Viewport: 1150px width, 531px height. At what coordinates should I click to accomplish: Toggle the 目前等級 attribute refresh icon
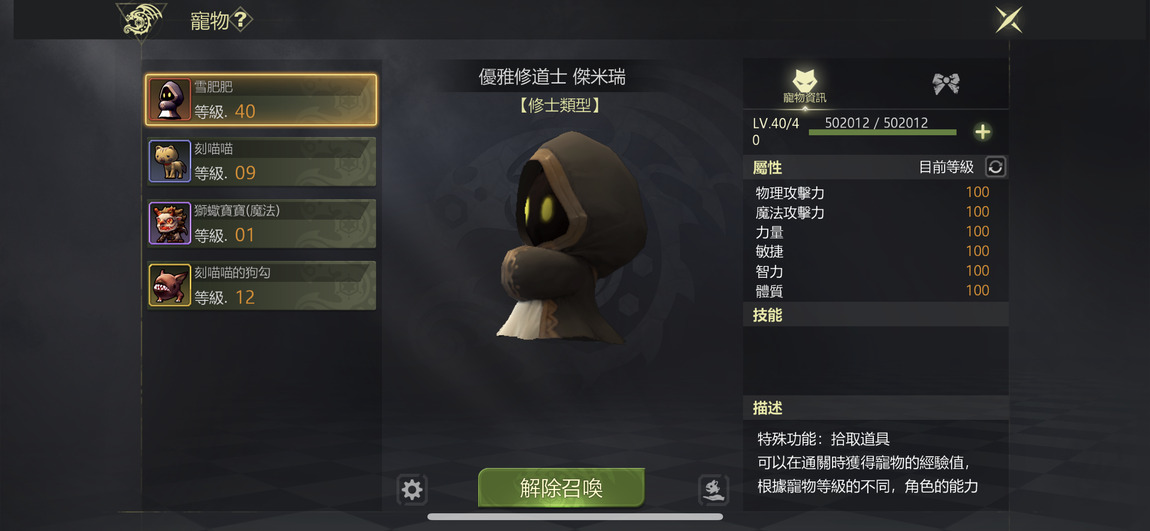(995, 167)
